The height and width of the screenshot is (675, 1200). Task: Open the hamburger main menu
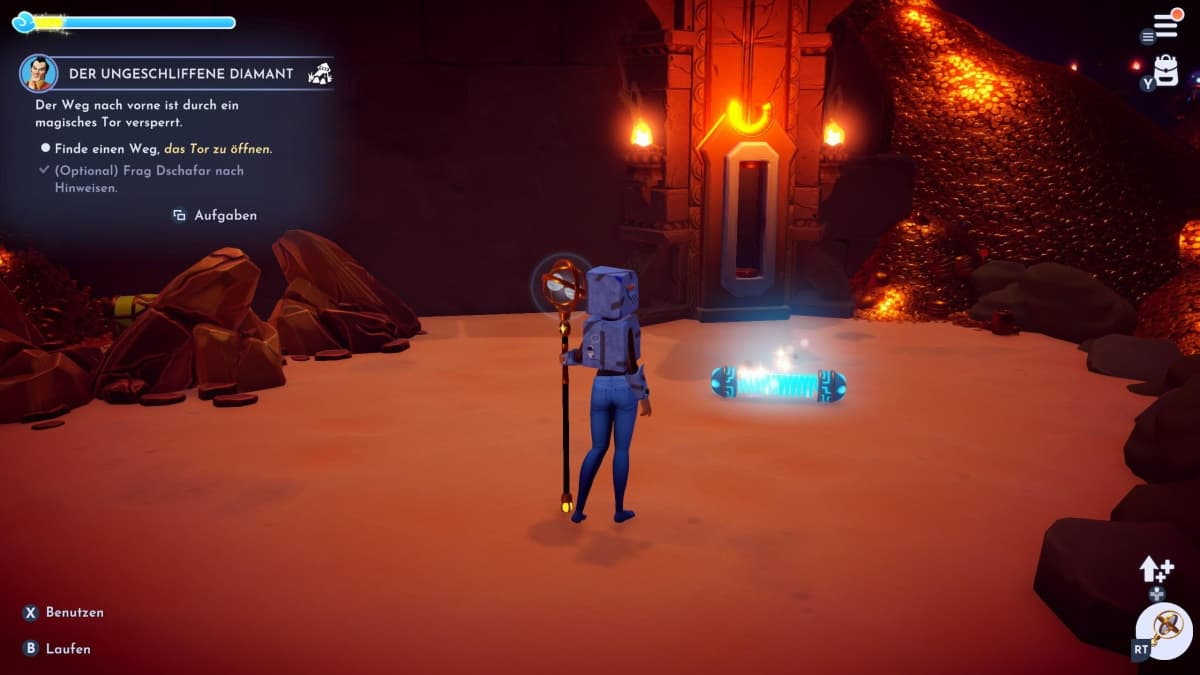(x=1165, y=24)
